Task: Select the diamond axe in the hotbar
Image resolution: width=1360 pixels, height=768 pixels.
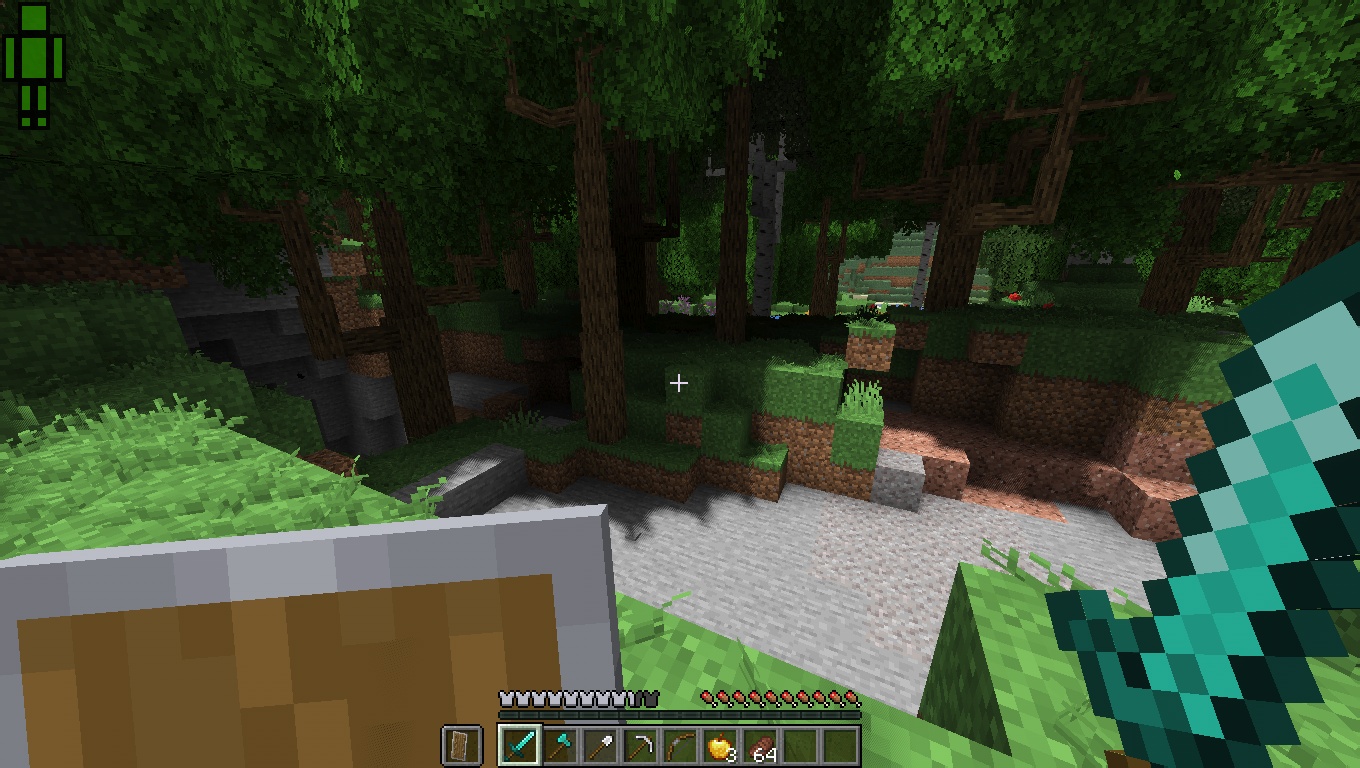Action: pos(559,747)
